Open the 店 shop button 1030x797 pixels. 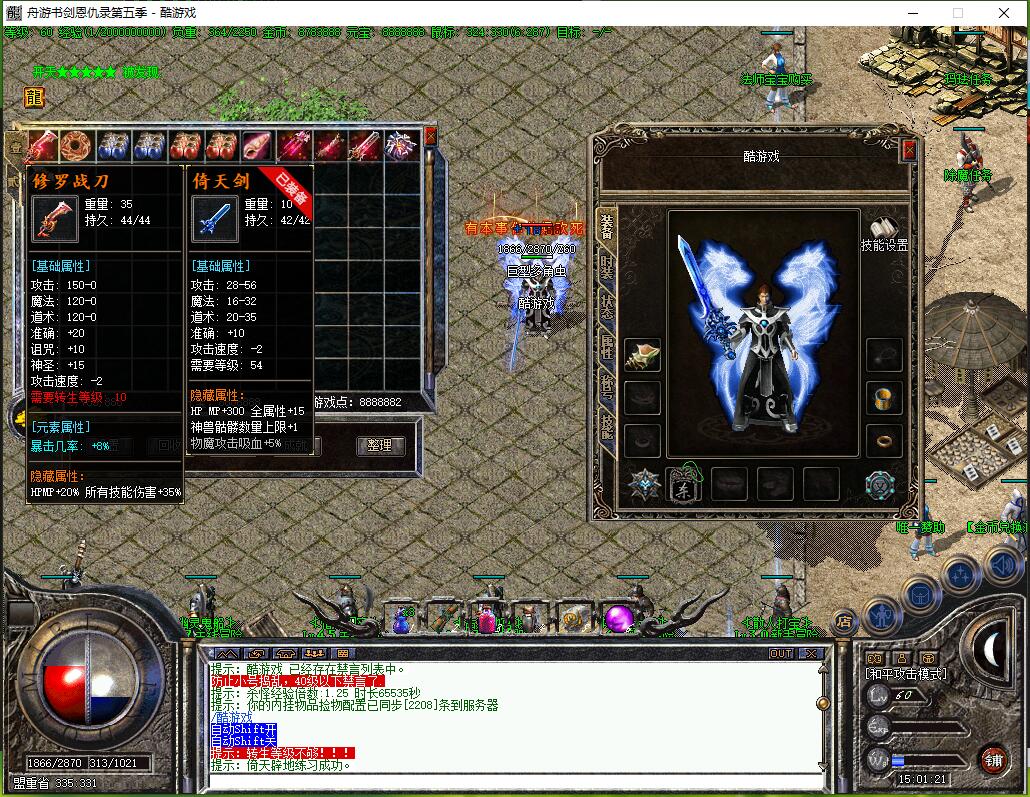[844, 621]
